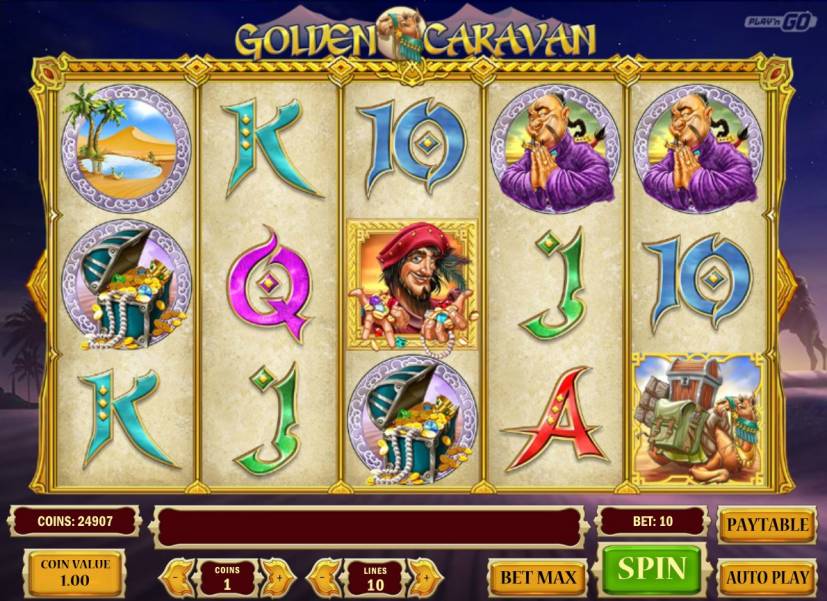Viewport: 827px width, 601px height.
Task: Decrease the number of coins
Action: click(x=176, y=577)
